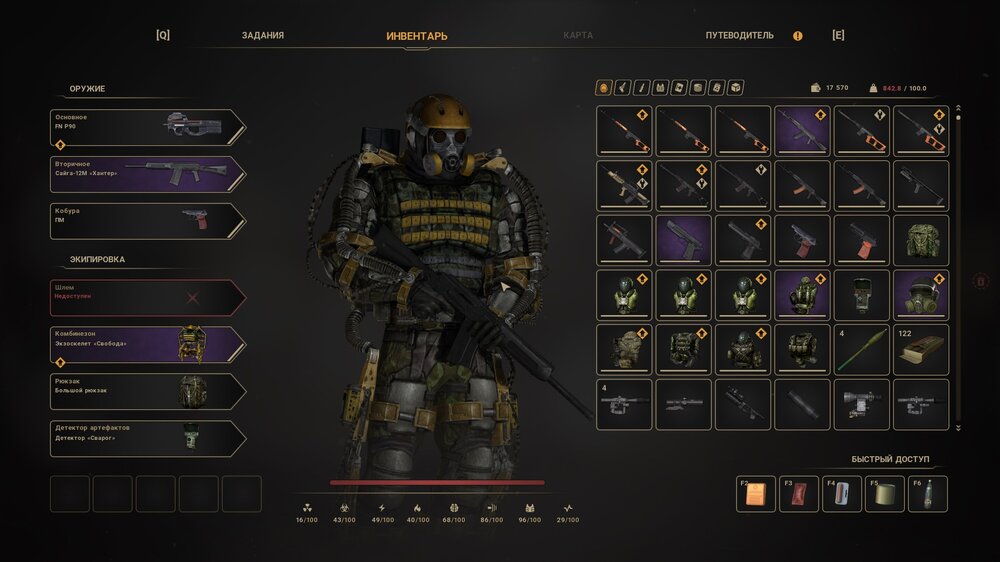Choose the secondary Сайга-12М «Хантер» slot

(148, 174)
